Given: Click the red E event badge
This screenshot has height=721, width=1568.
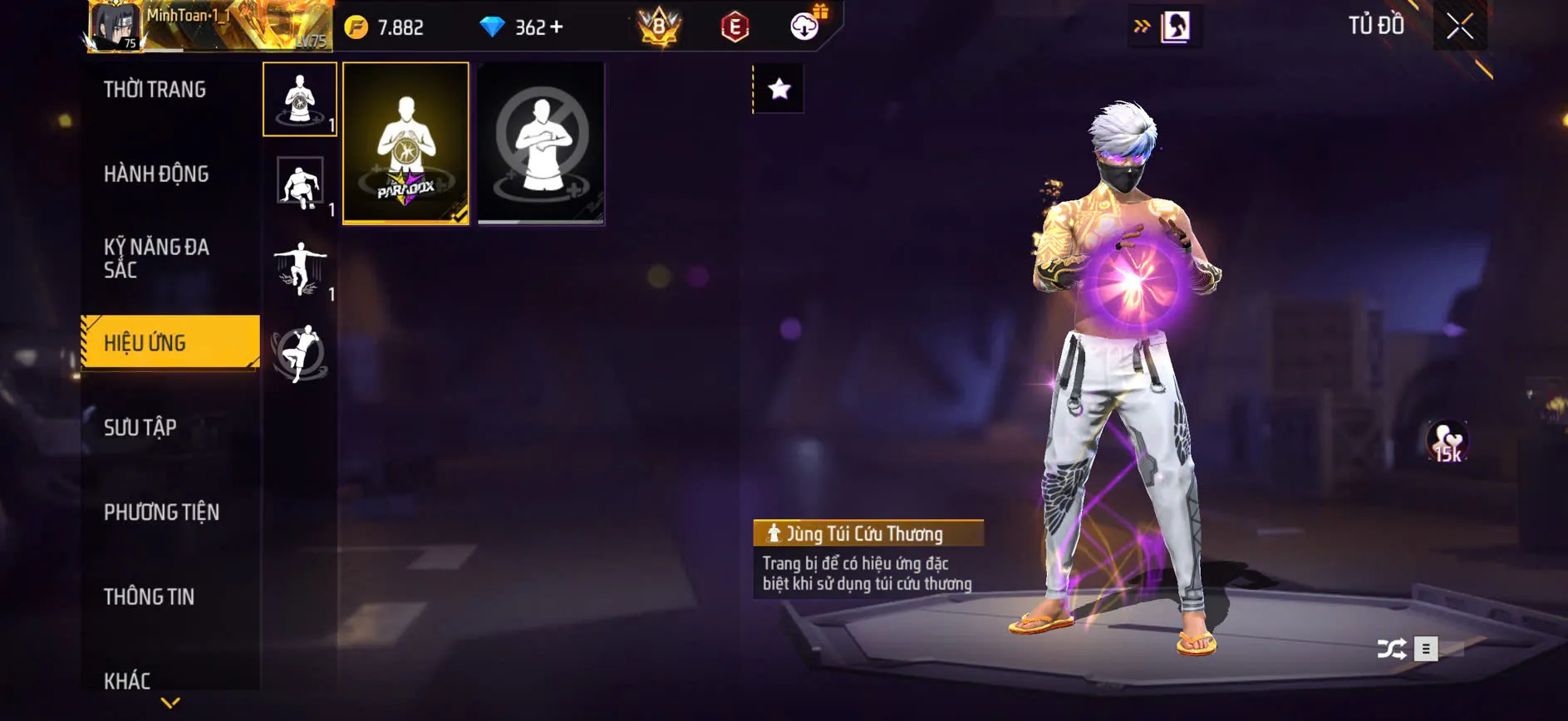Looking at the screenshot, I should 733,26.
